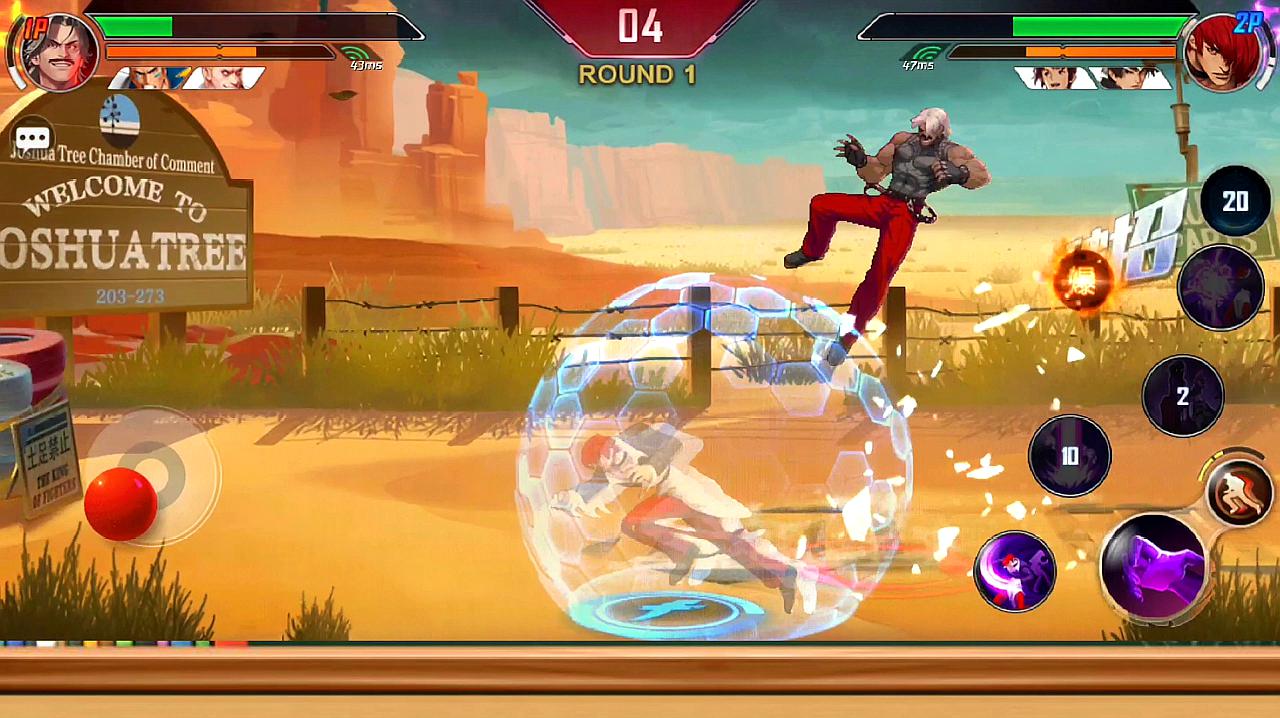Choose 2P's auburn-haired reserve fighter portrait
Image resolution: width=1280 pixels, height=718 pixels.
point(1053,78)
